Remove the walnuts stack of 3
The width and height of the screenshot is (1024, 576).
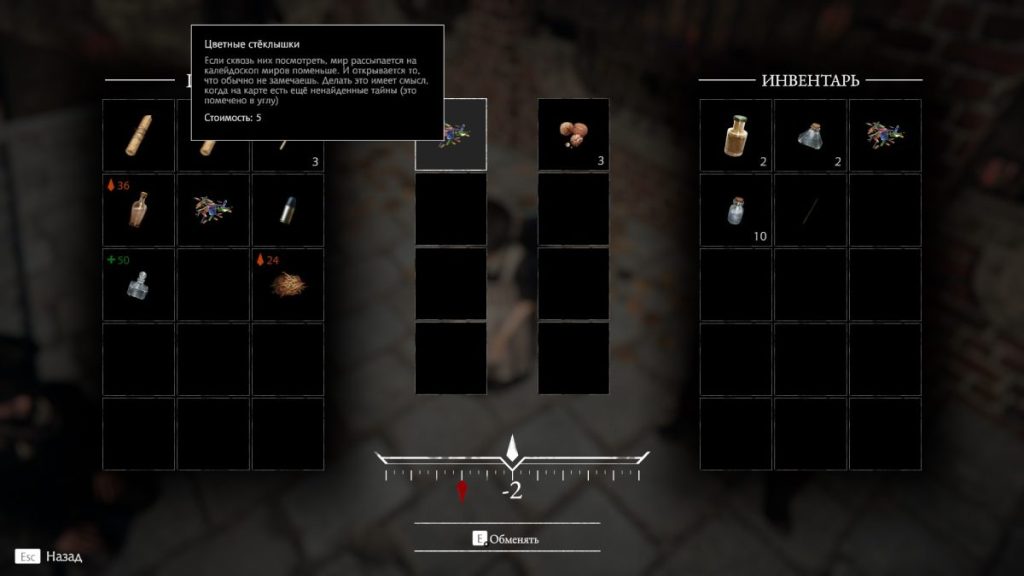[574, 135]
